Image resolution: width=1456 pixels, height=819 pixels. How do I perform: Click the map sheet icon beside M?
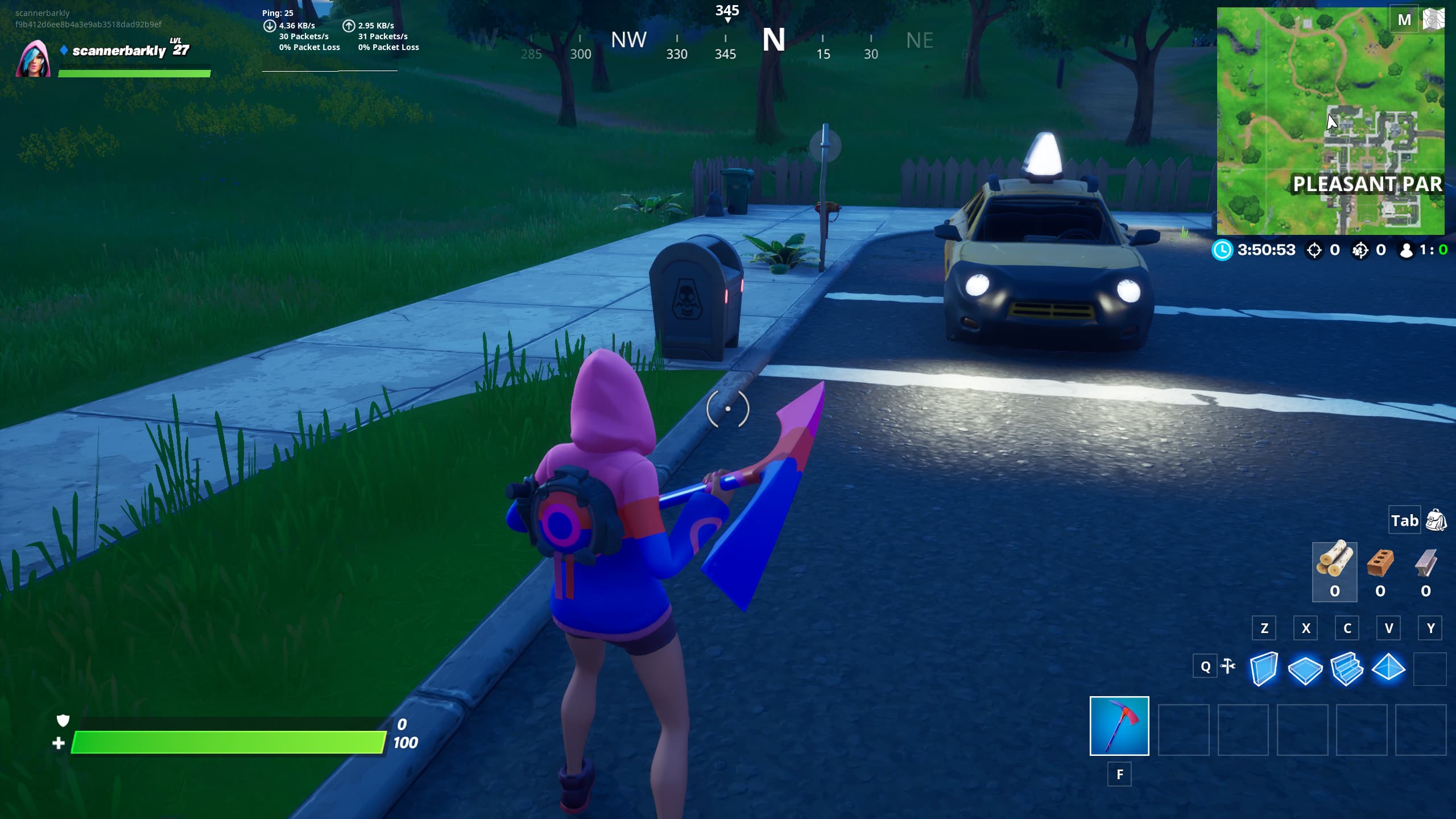click(1436, 19)
